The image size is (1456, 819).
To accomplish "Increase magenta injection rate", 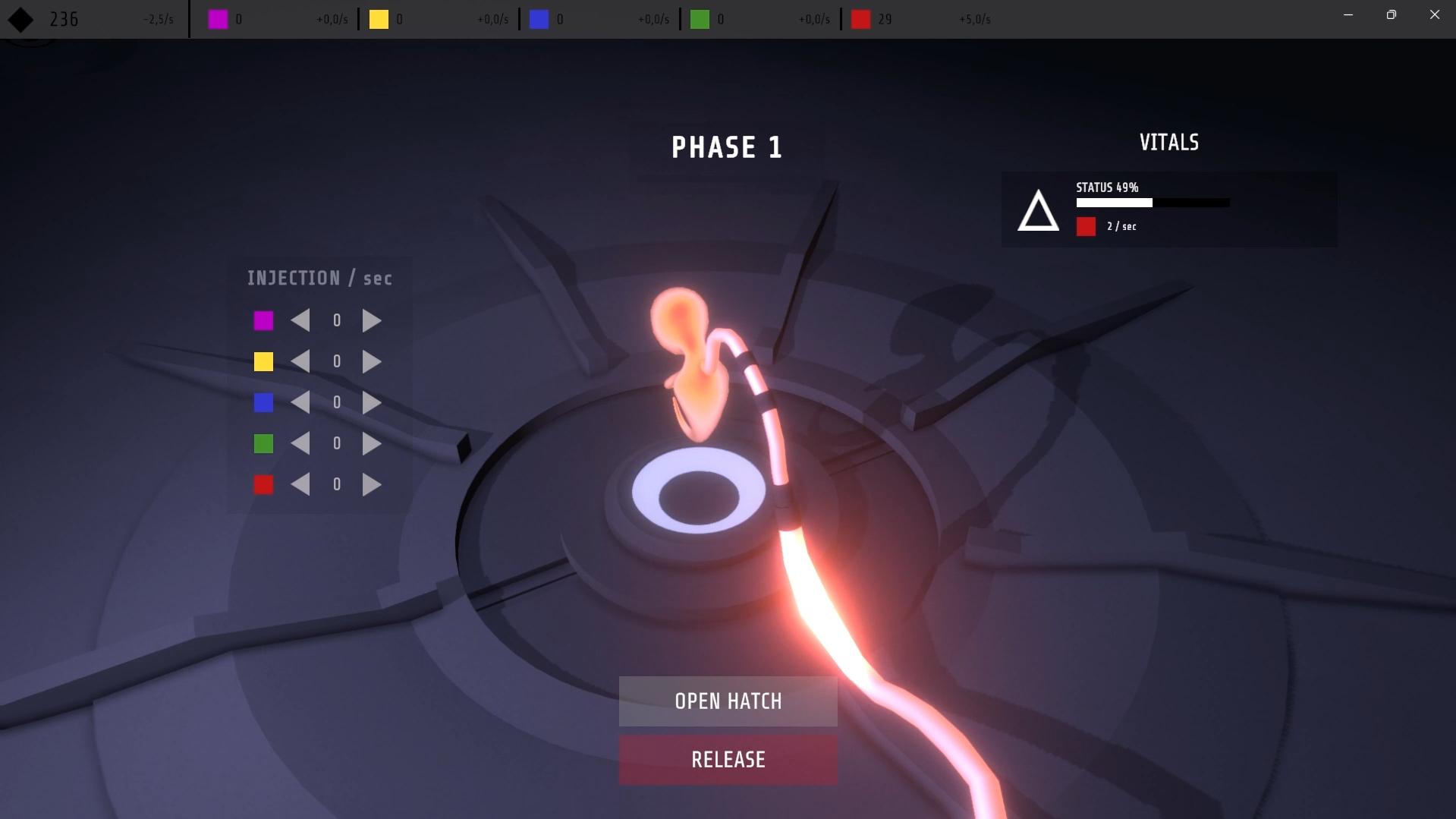I will tap(371, 321).
